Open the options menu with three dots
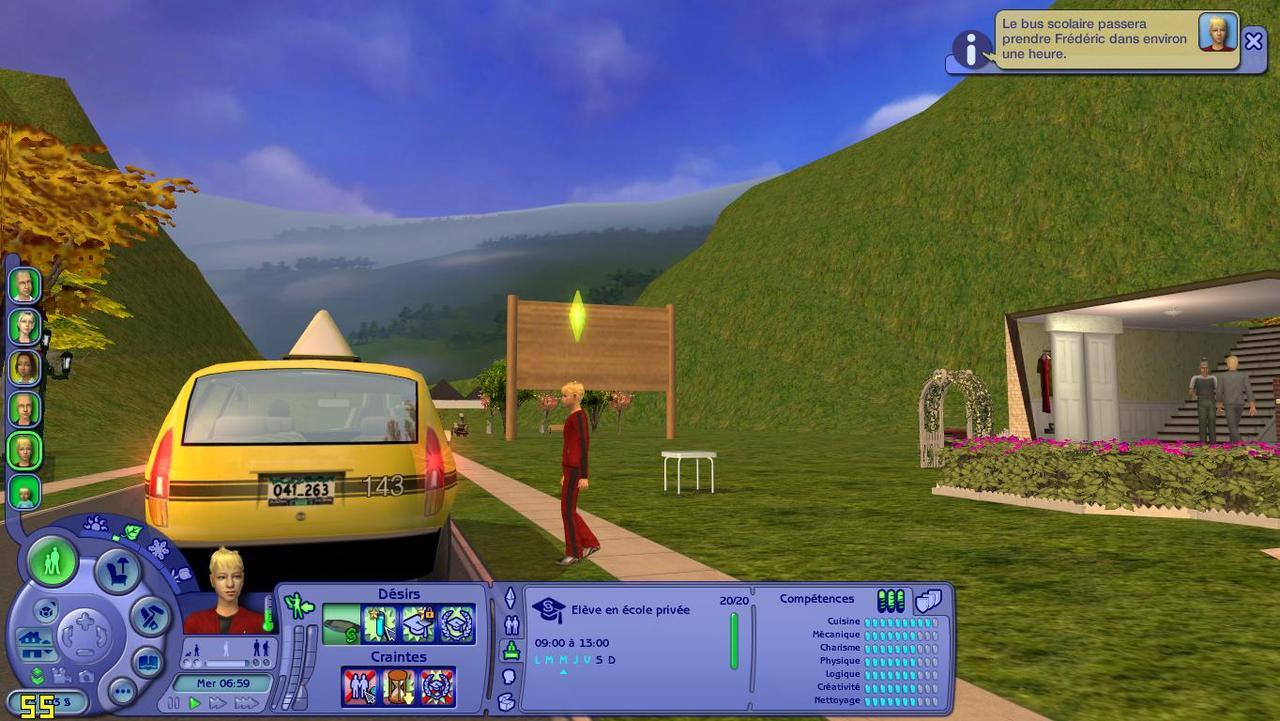This screenshot has width=1280, height=721. click(x=122, y=690)
